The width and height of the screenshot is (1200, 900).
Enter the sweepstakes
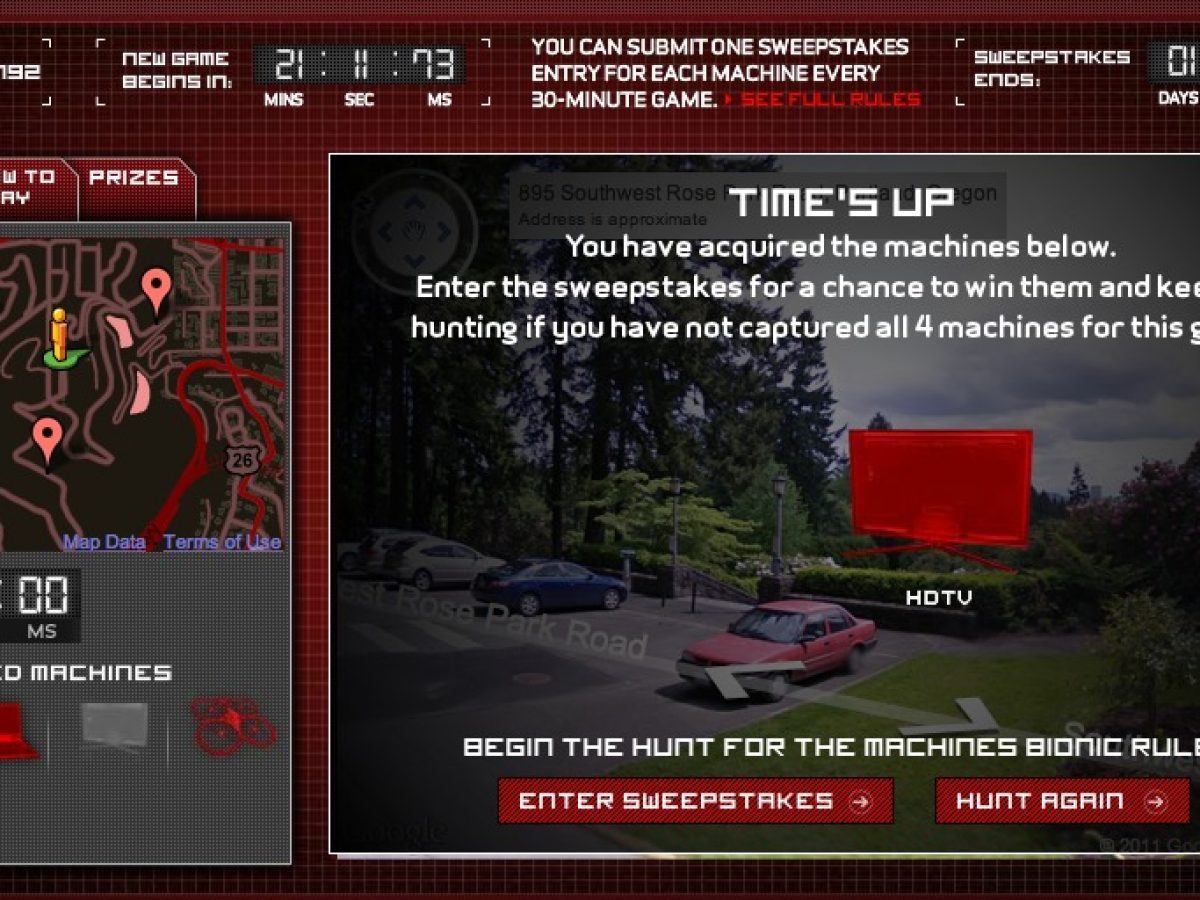[x=695, y=801]
